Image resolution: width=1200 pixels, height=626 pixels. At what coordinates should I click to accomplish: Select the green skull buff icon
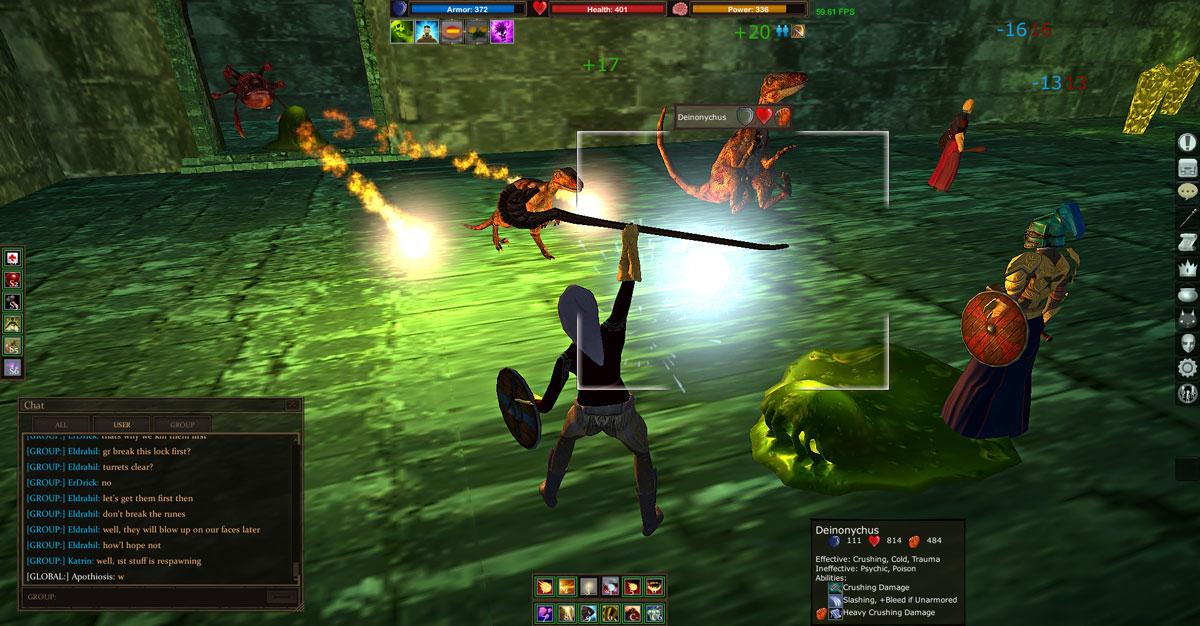(x=402, y=32)
